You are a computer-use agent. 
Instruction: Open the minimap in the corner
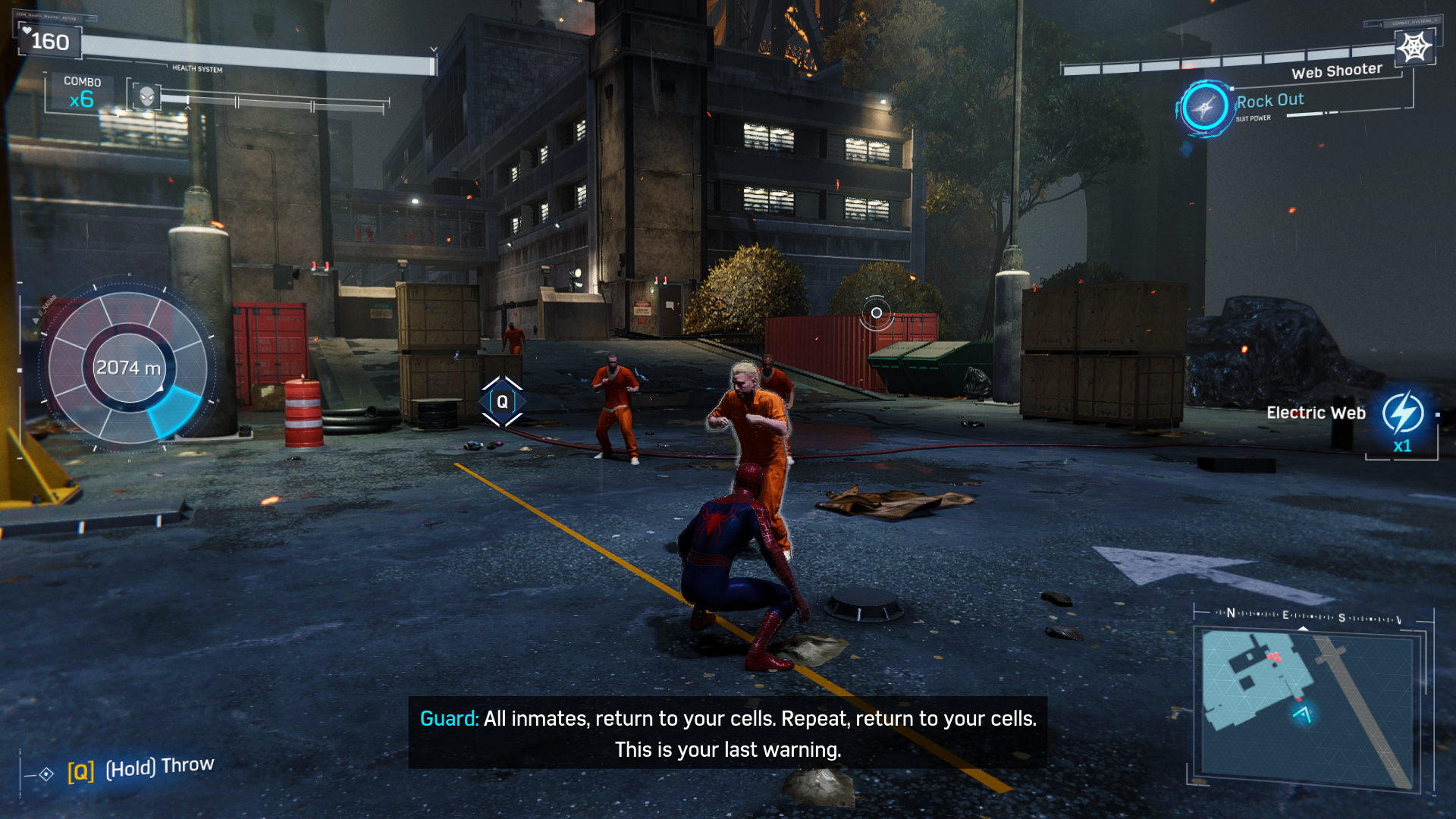[x=1308, y=707]
